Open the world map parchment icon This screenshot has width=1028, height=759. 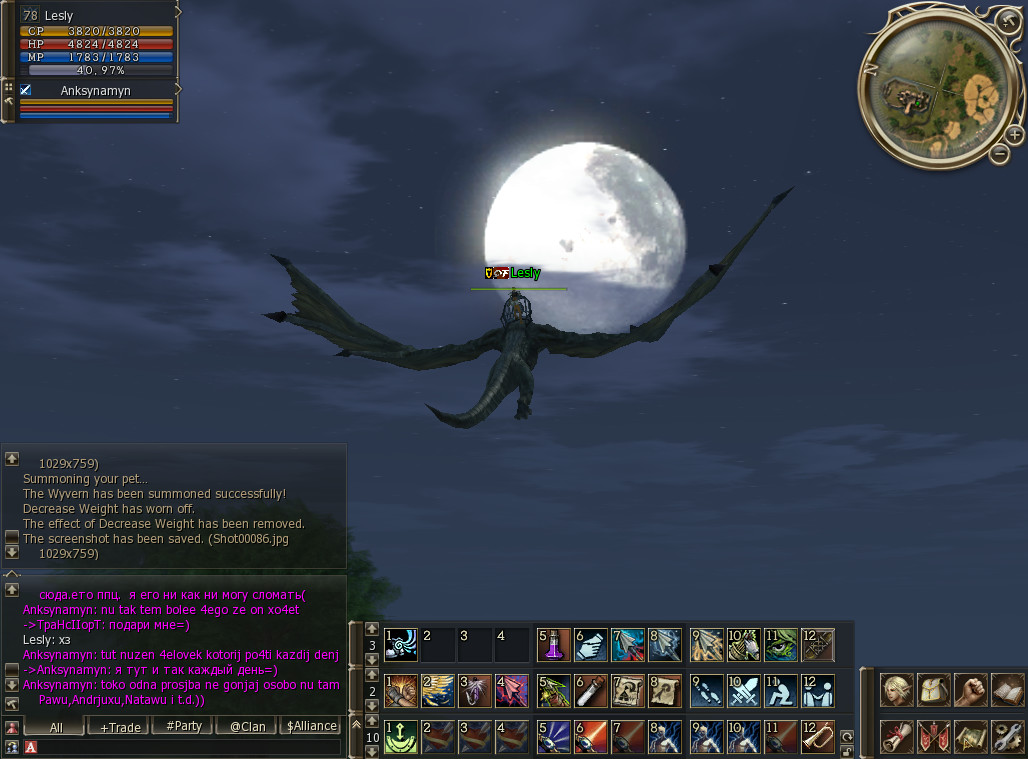(971, 736)
